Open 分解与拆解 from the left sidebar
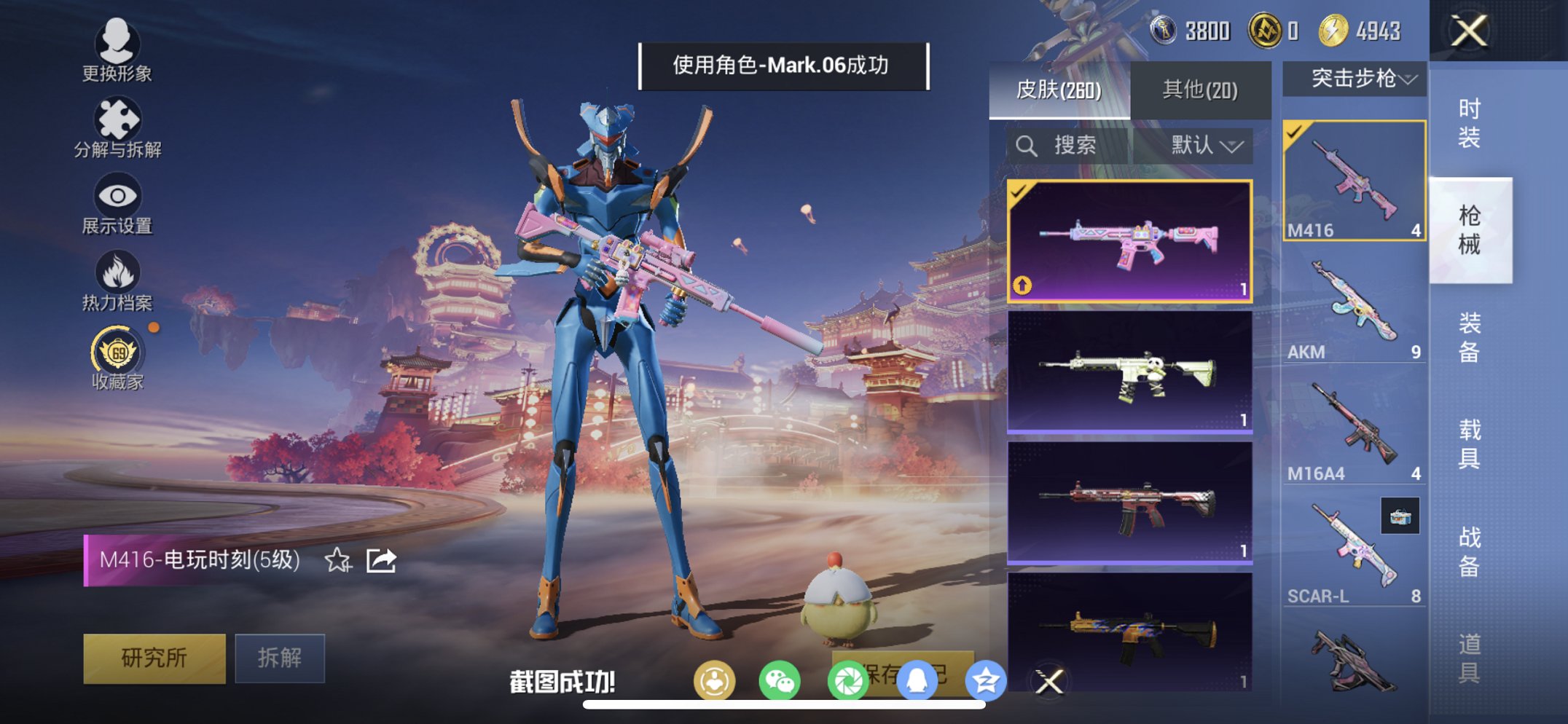Viewport: 1568px width, 724px height. point(119,120)
